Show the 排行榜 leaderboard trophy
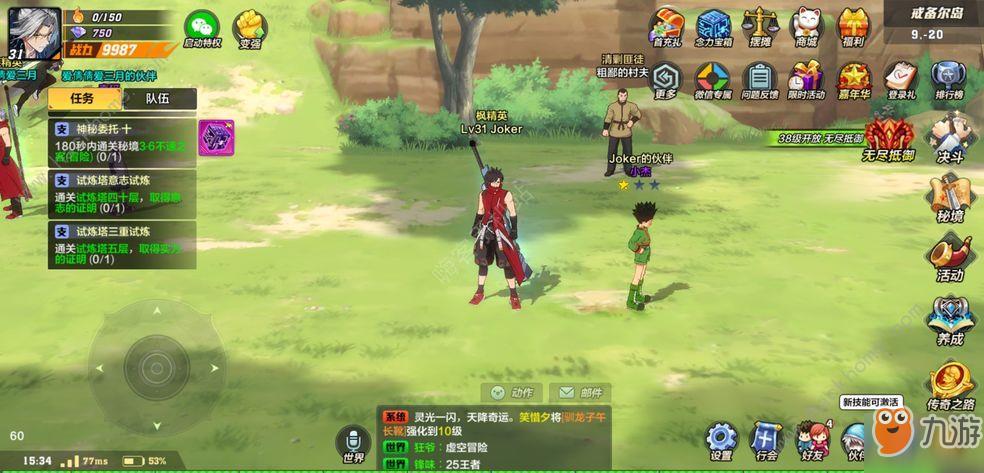984x473 pixels. pyautogui.click(x=947, y=78)
